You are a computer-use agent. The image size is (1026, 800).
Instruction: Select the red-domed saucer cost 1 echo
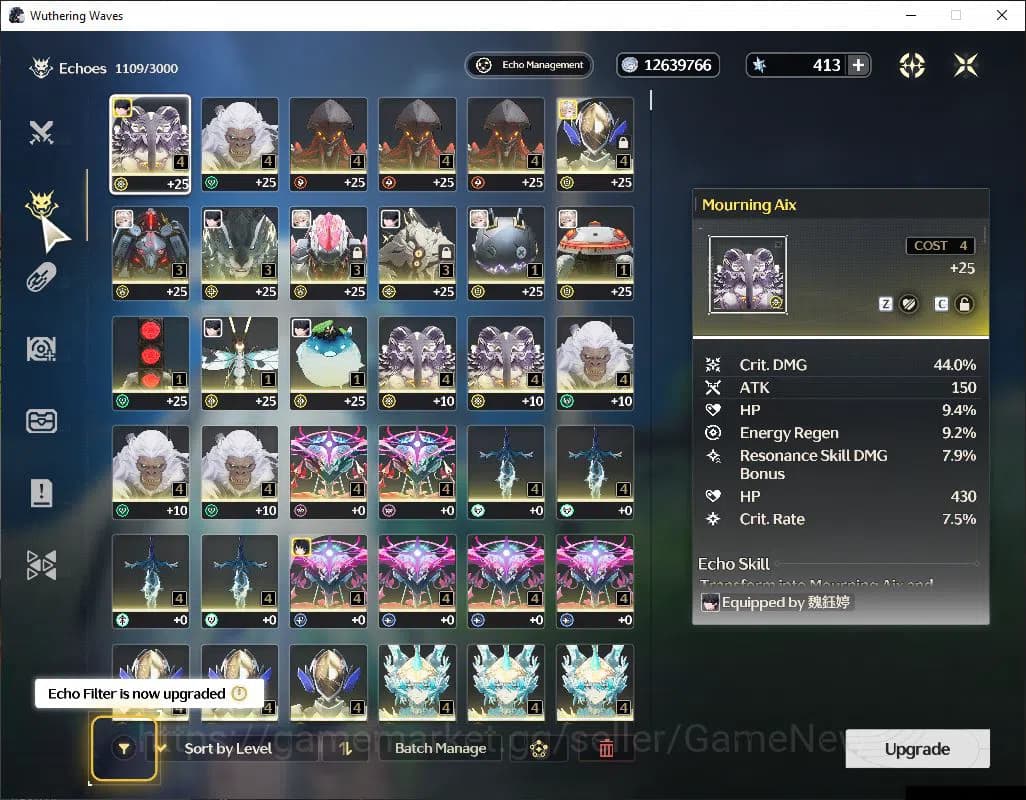[595, 253]
